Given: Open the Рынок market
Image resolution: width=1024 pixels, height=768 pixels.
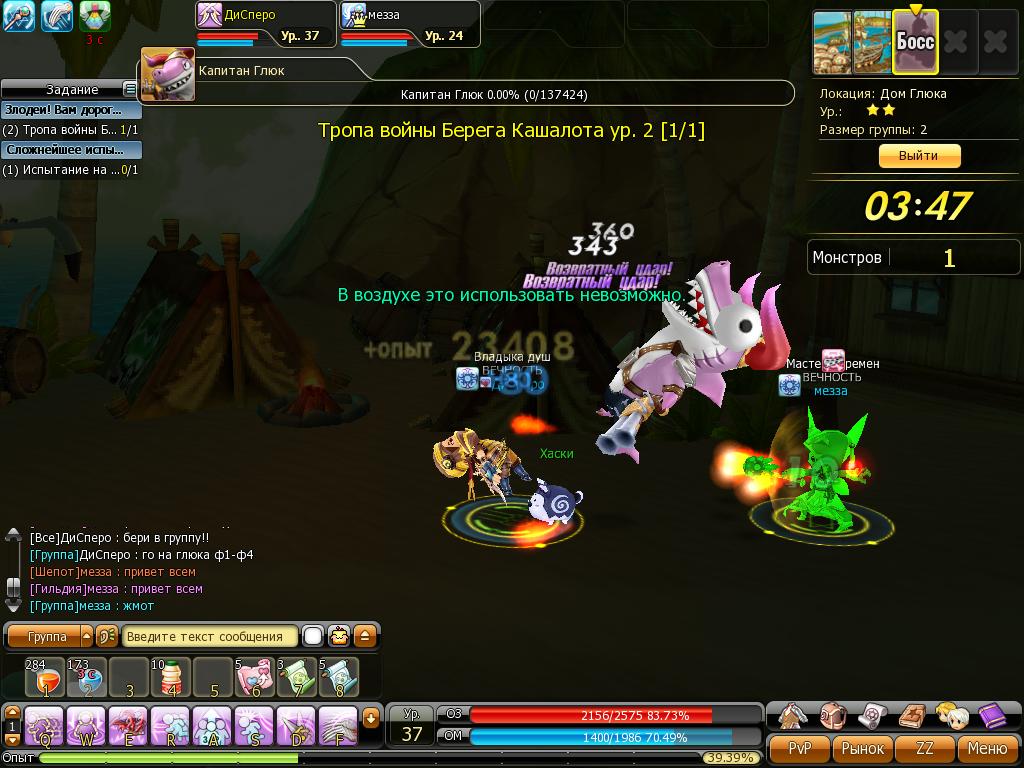Looking at the screenshot, I should pos(862,748).
